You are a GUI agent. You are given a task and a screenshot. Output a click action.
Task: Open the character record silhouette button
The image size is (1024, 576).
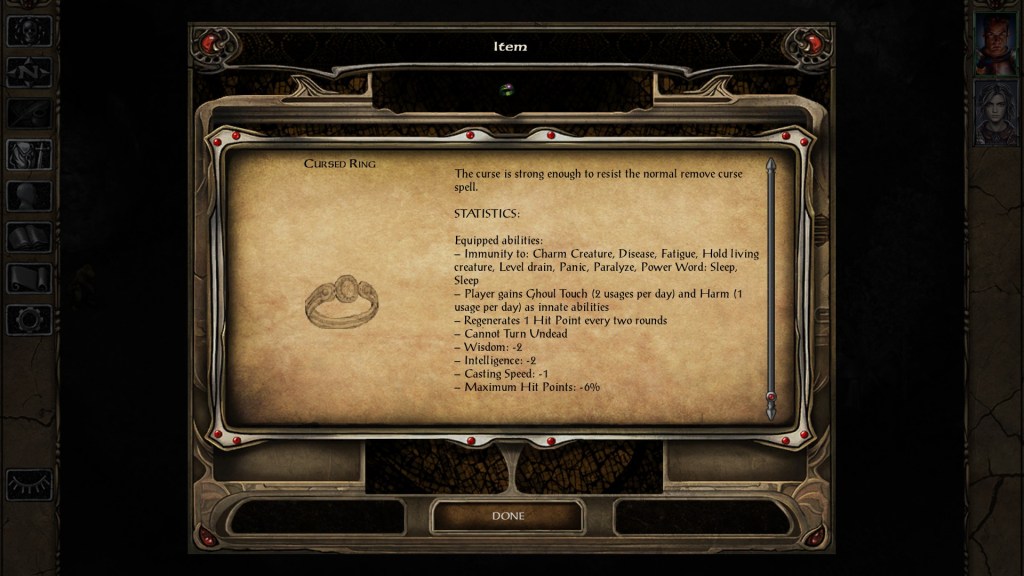(29, 196)
